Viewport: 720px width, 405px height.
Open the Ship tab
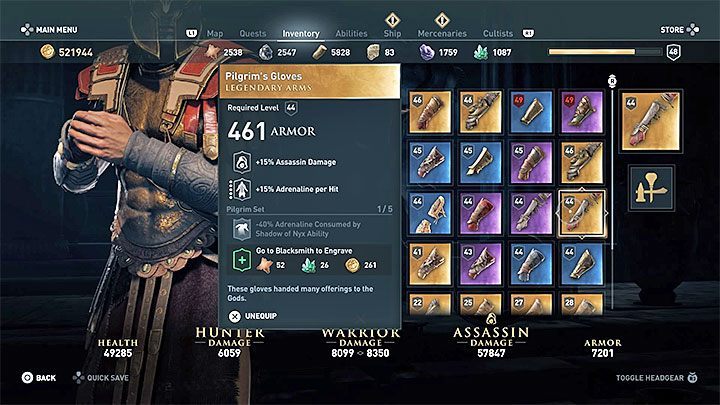pos(393,33)
